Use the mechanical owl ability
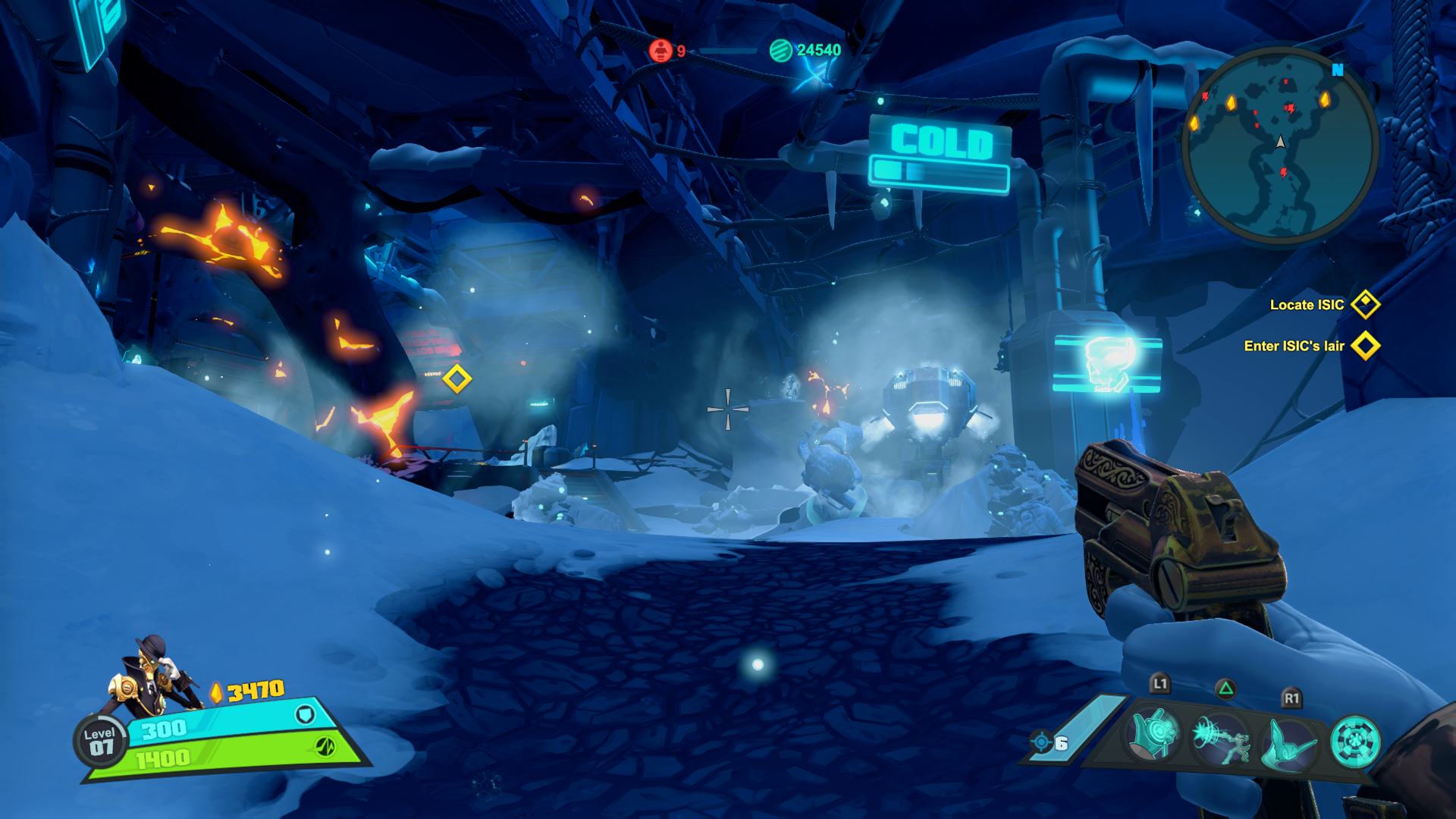The image size is (1456, 819). point(1289,742)
